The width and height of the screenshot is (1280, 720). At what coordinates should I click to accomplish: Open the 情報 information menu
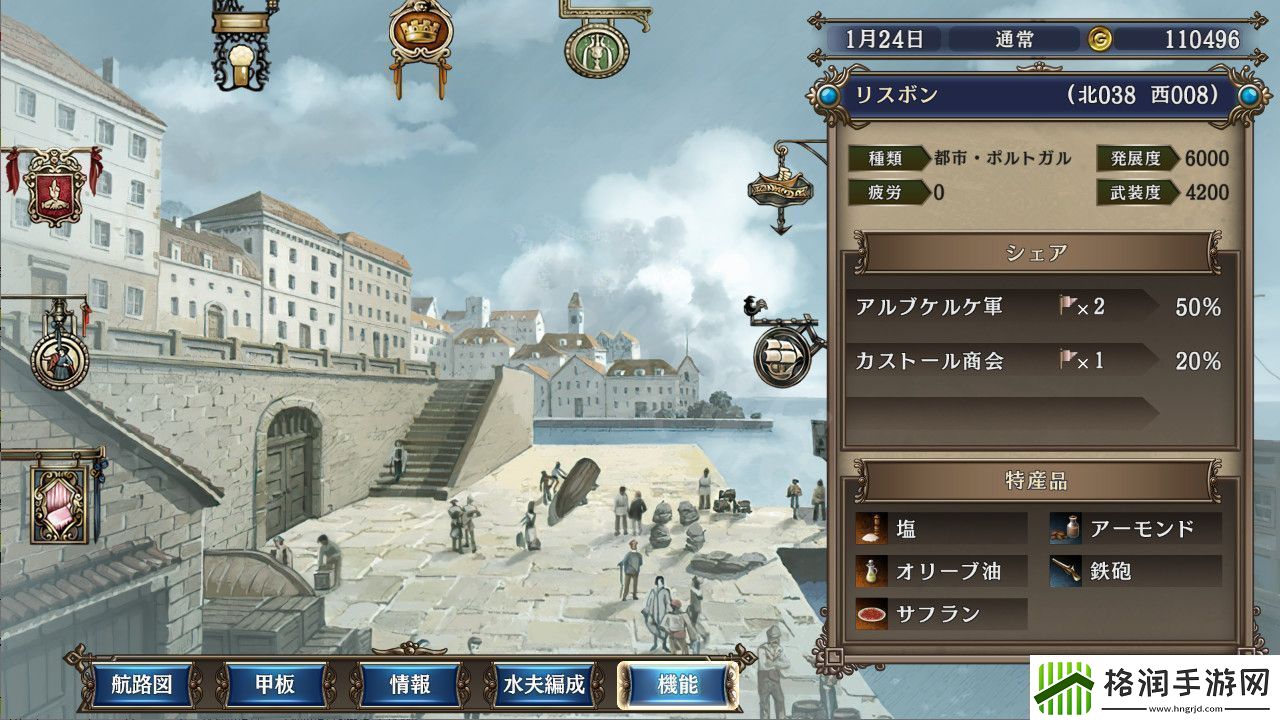pos(408,685)
